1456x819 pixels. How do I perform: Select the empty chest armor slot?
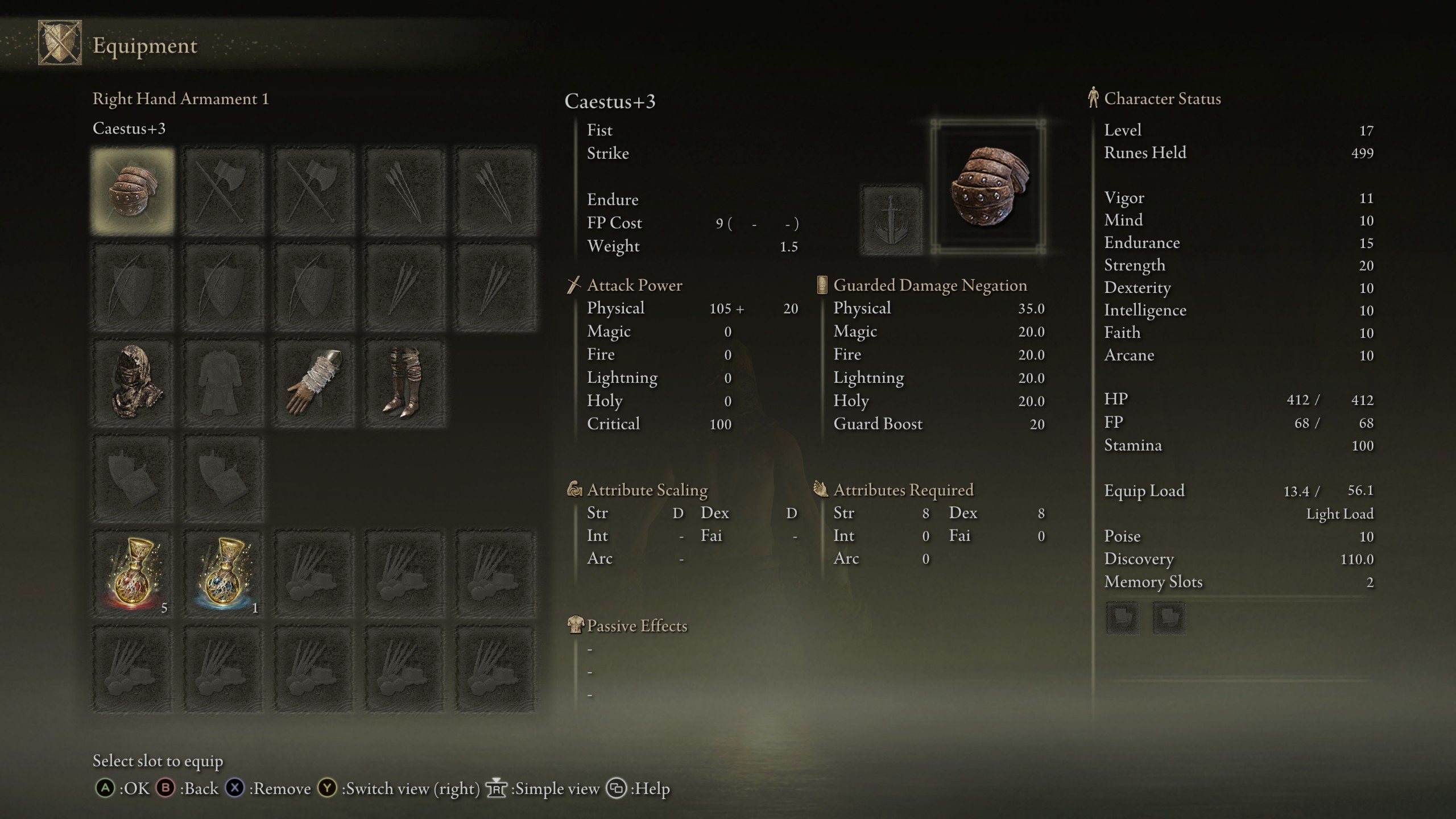click(224, 383)
